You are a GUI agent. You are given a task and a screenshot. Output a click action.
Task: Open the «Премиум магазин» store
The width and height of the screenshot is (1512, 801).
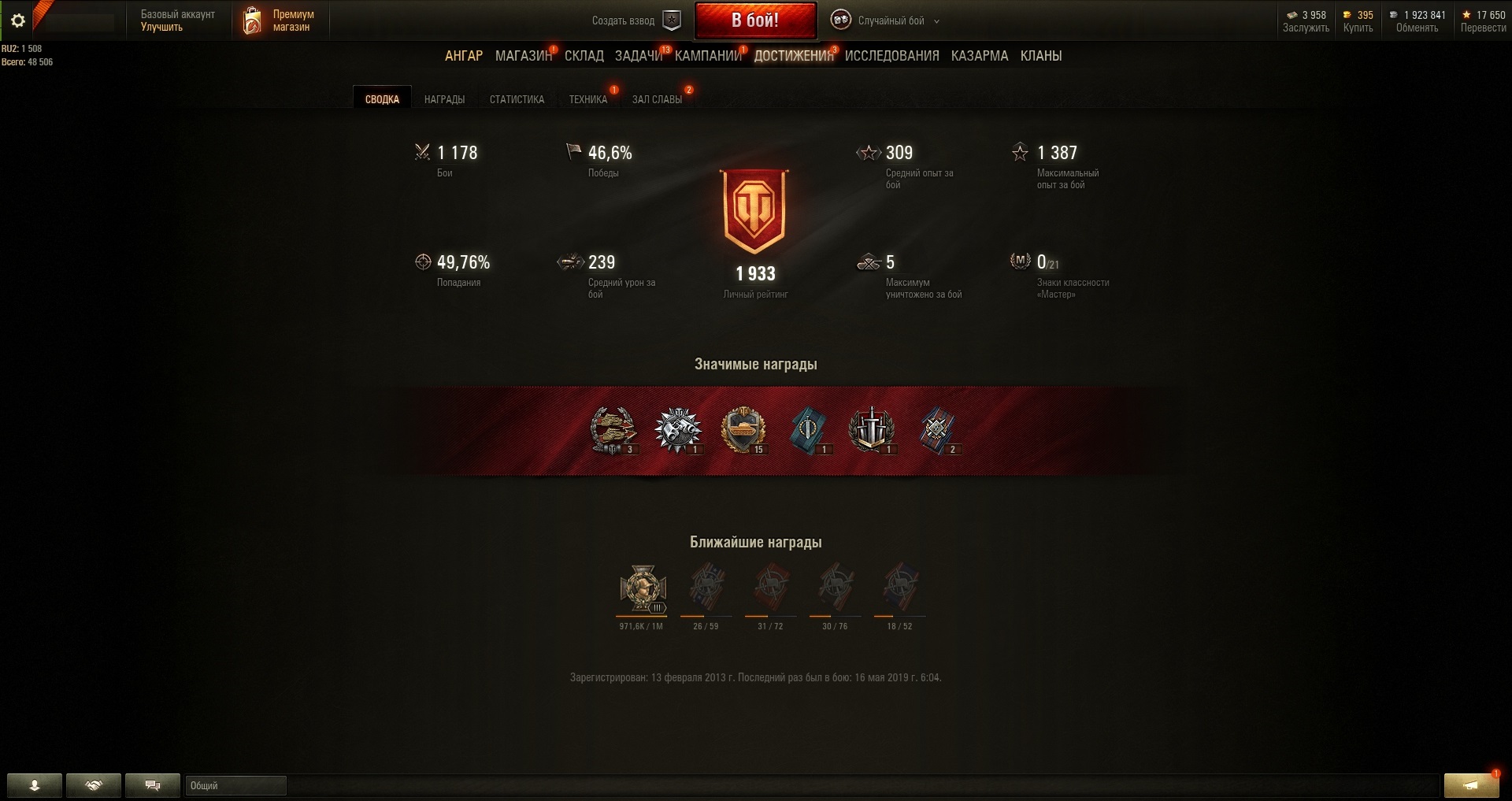(x=280, y=20)
